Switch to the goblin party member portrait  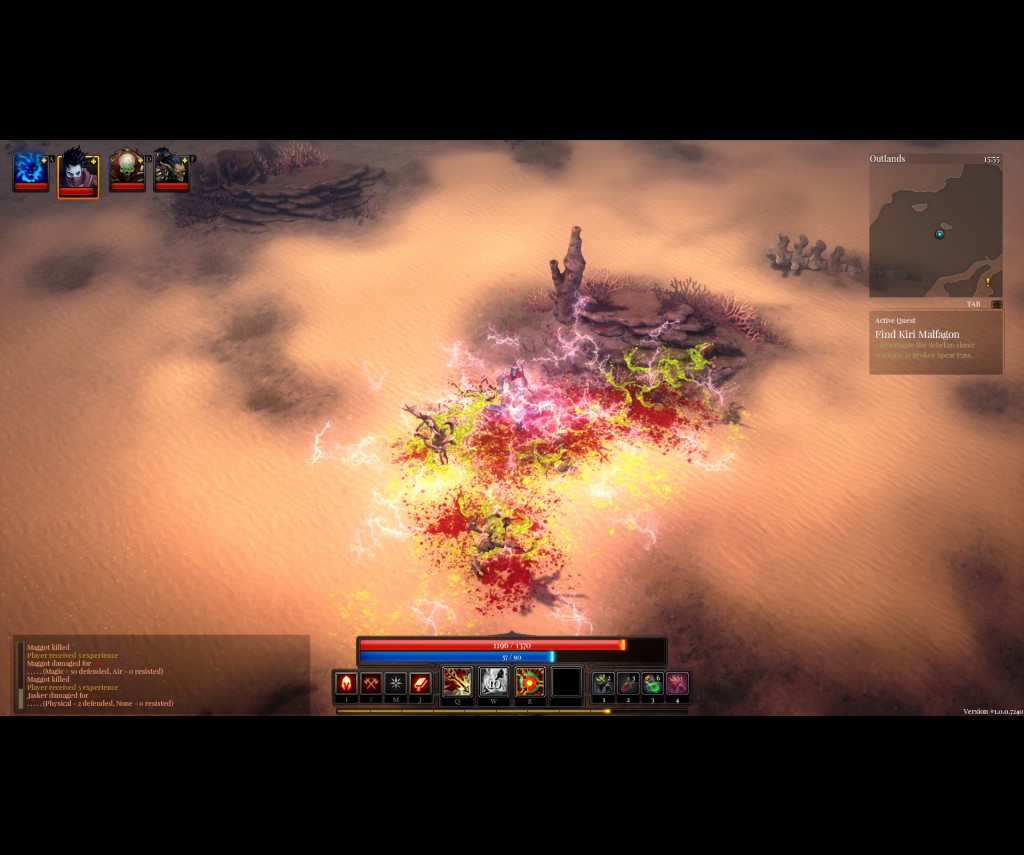pos(171,168)
